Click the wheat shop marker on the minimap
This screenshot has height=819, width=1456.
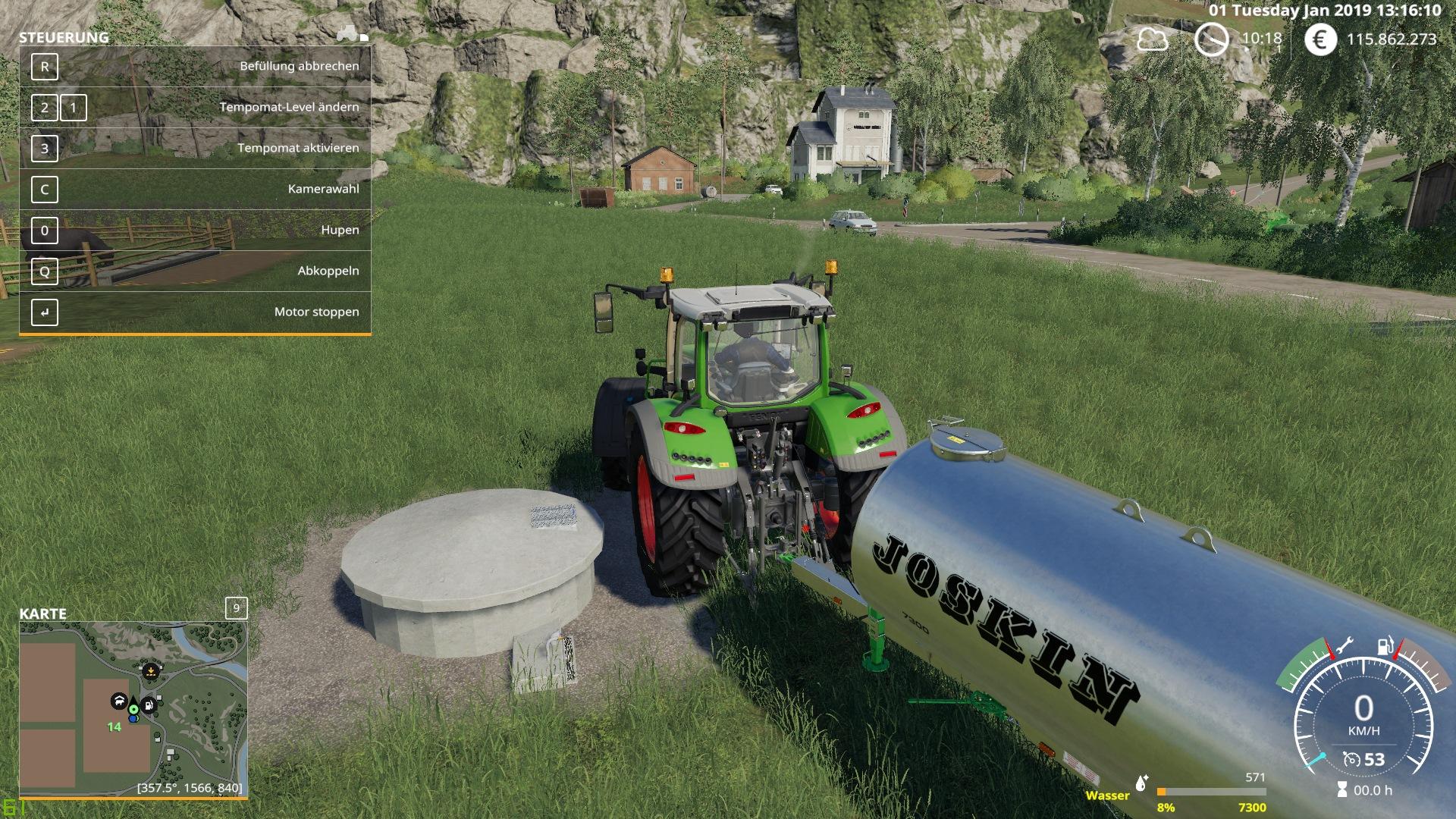(x=151, y=671)
